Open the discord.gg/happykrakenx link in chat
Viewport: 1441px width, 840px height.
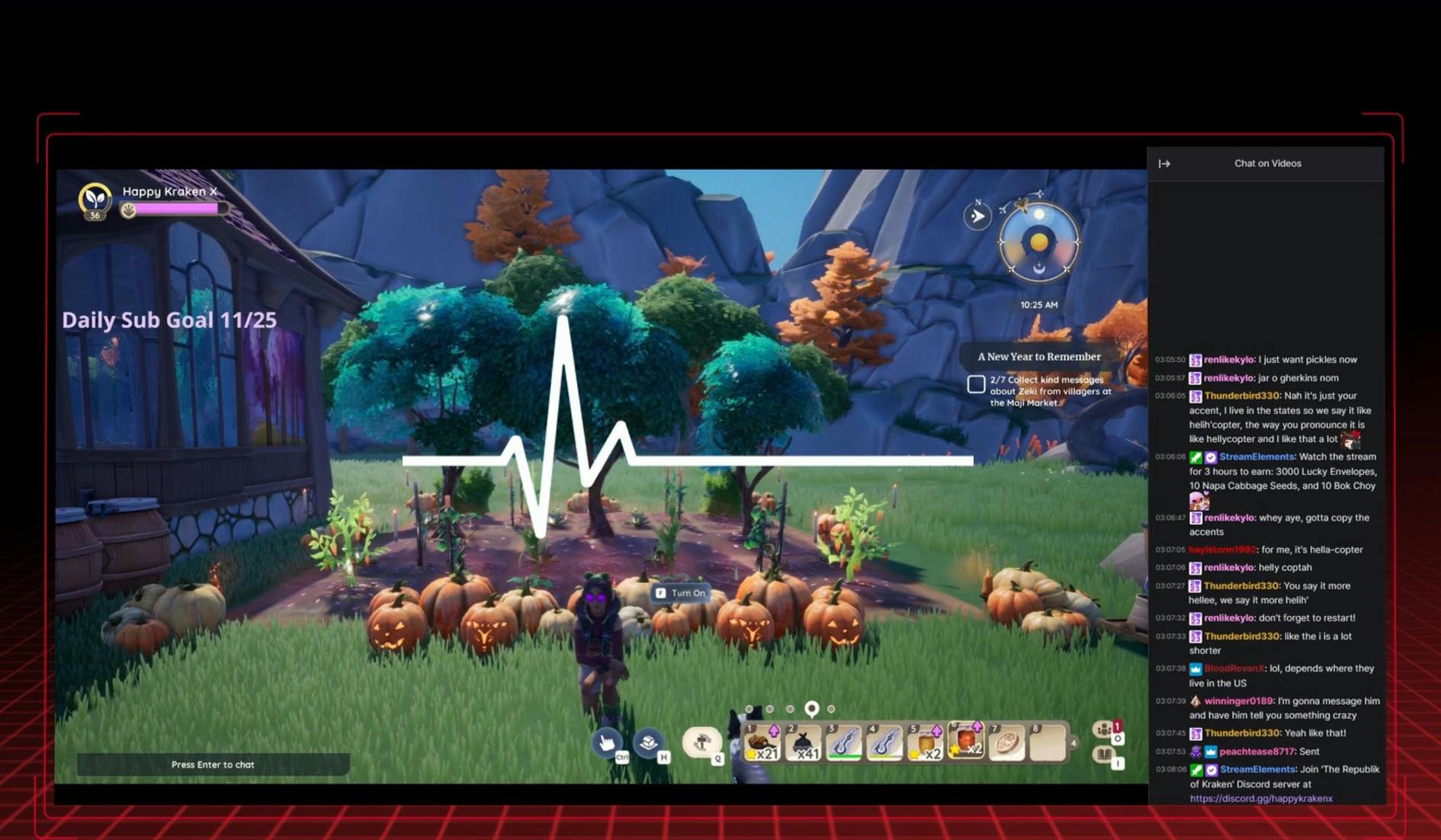click(x=1261, y=799)
